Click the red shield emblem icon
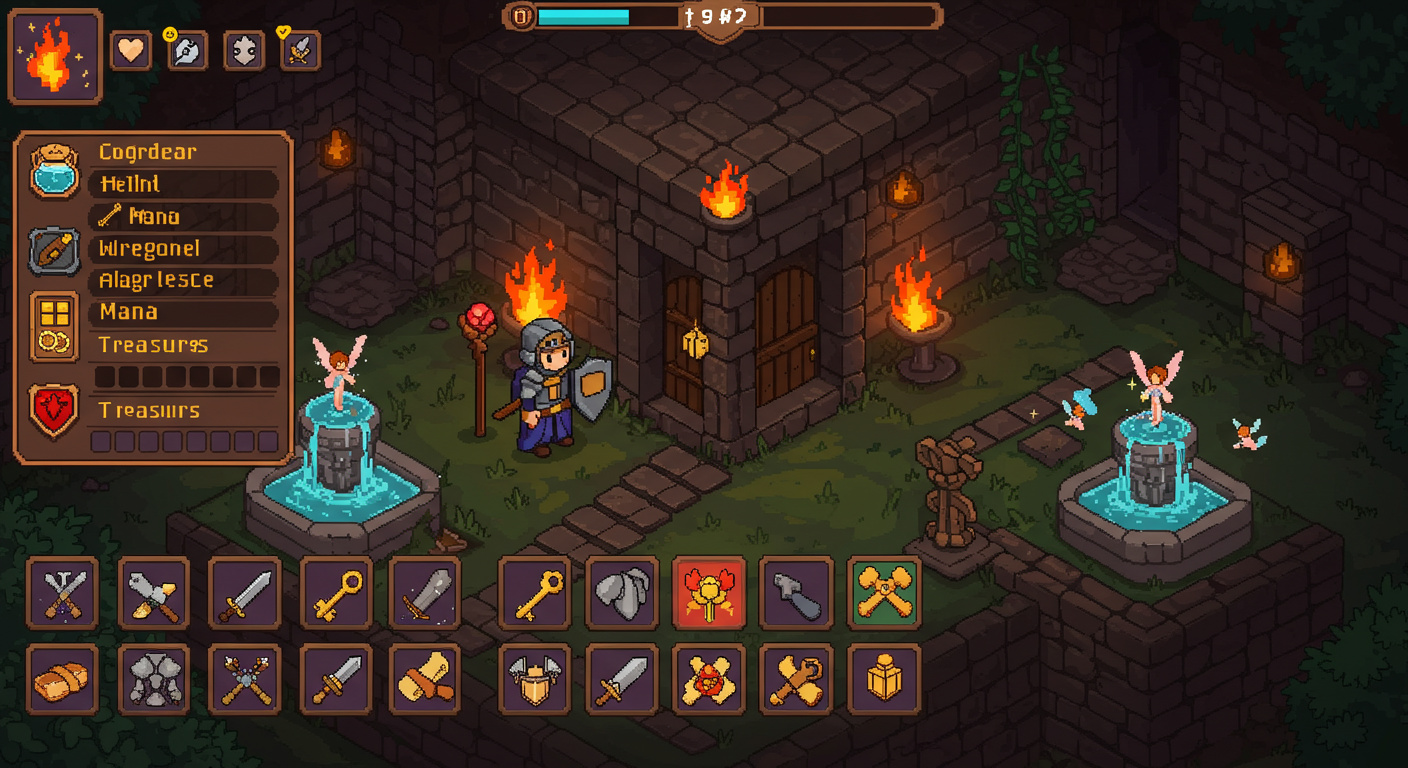The height and width of the screenshot is (768, 1408). pos(54,411)
